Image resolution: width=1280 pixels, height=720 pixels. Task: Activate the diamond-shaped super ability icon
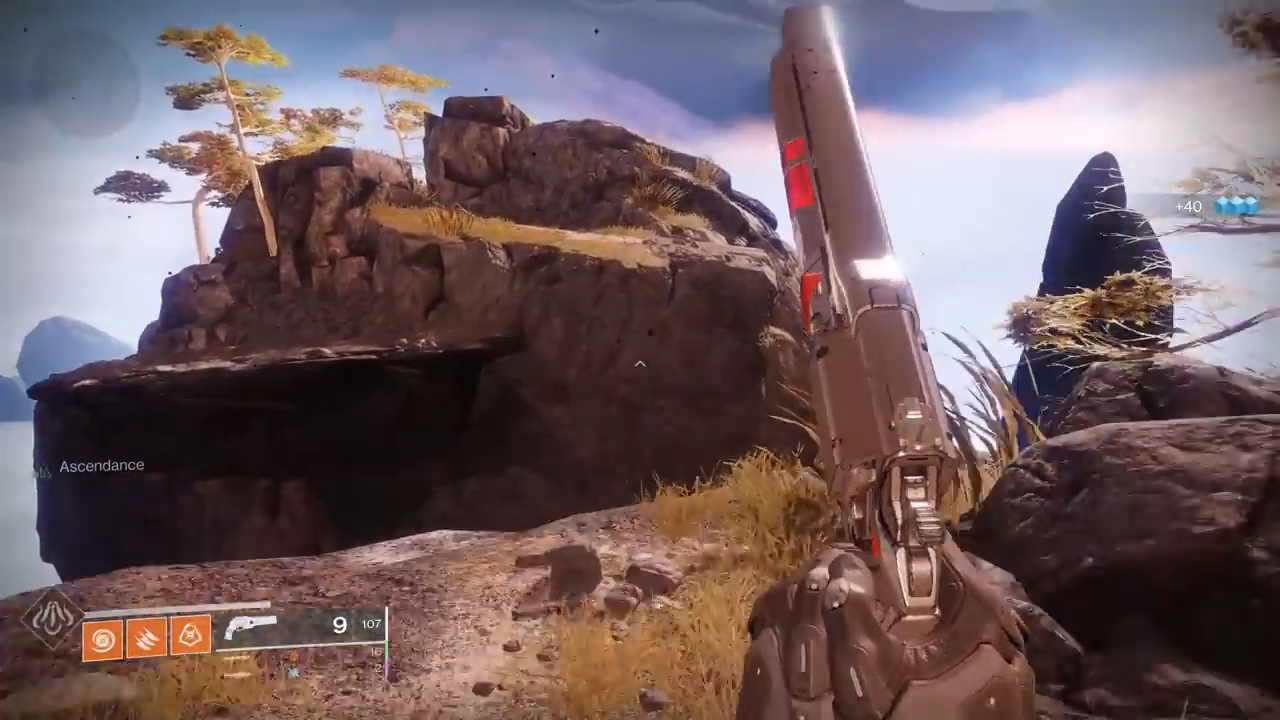point(52,618)
